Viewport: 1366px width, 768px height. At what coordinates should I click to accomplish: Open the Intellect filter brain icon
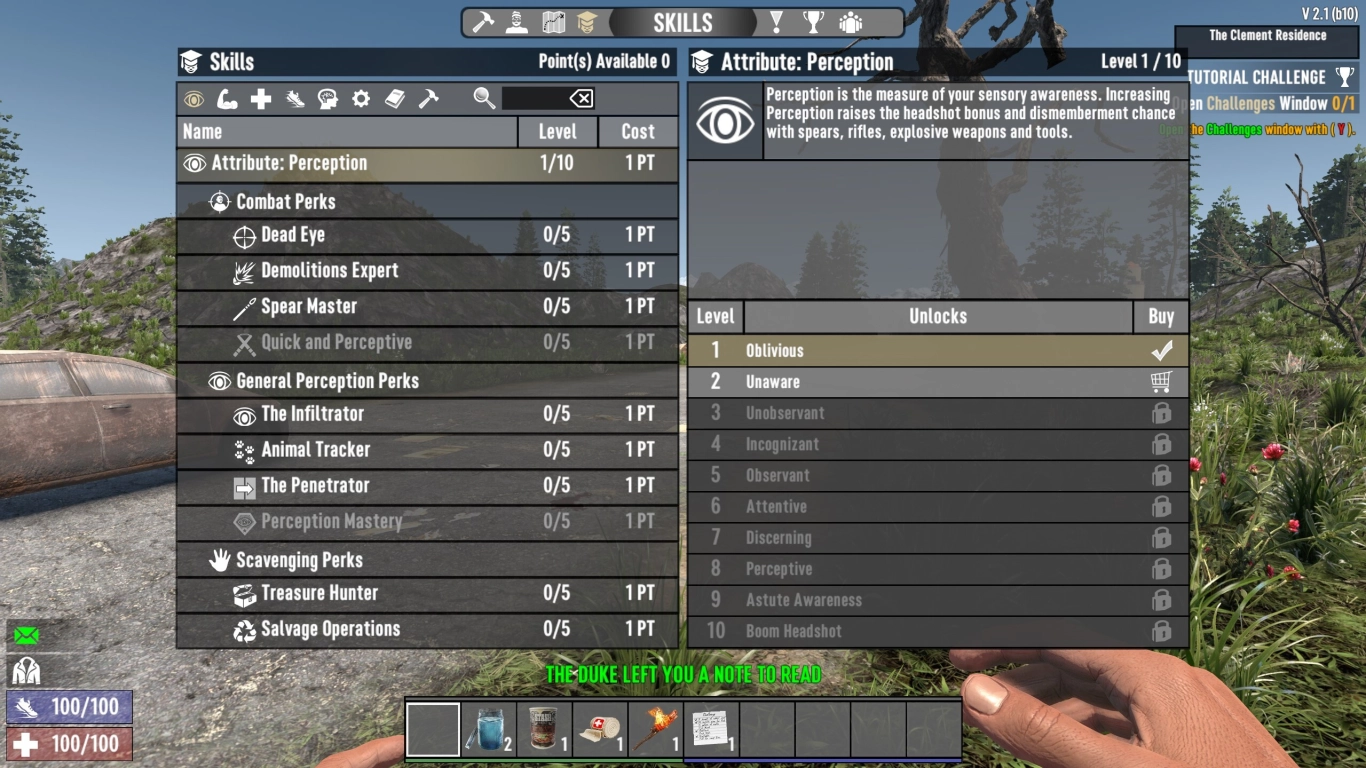pyautogui.click(x=328, y=98)
